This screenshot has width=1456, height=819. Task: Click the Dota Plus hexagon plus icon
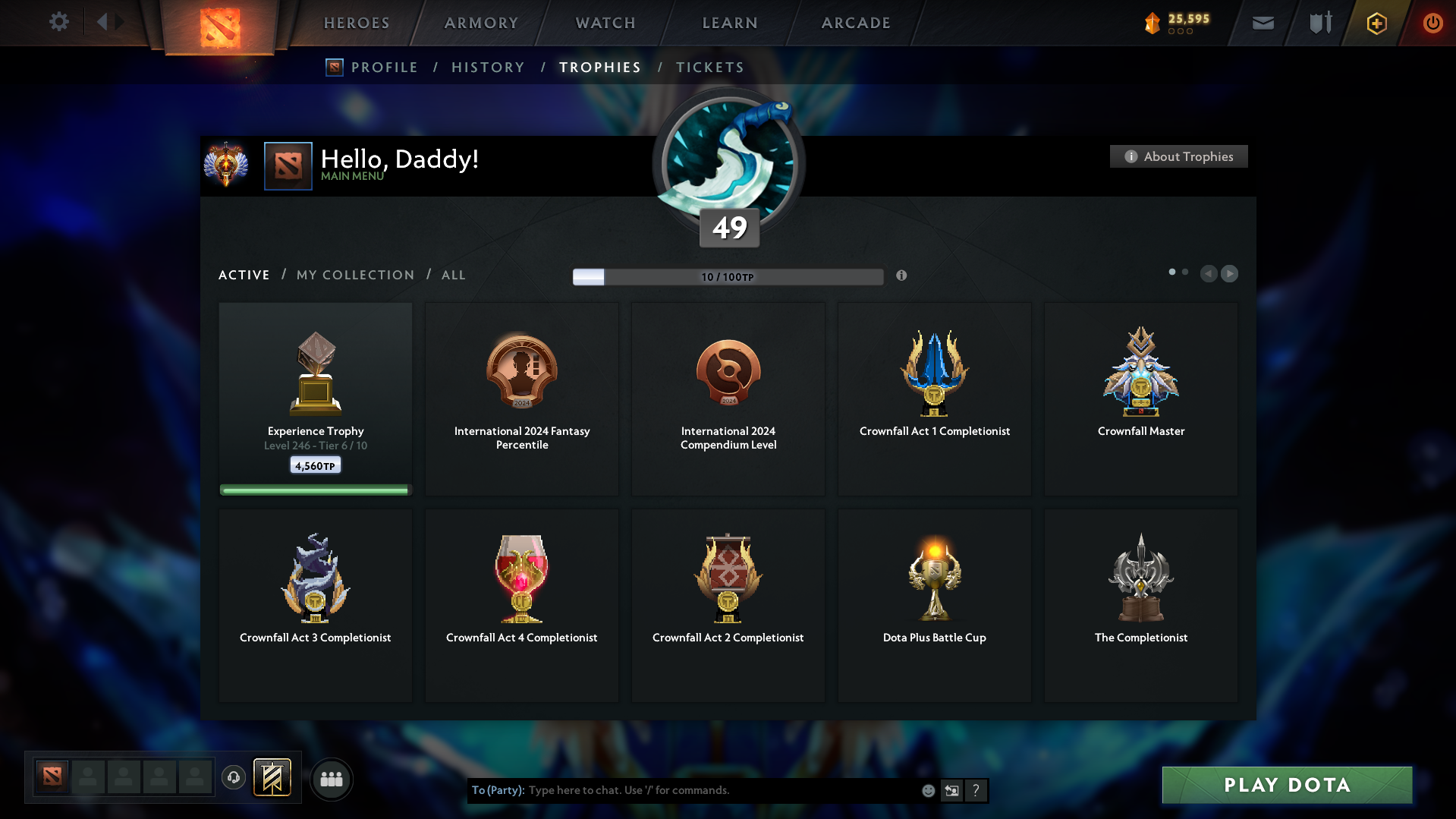1376,23
